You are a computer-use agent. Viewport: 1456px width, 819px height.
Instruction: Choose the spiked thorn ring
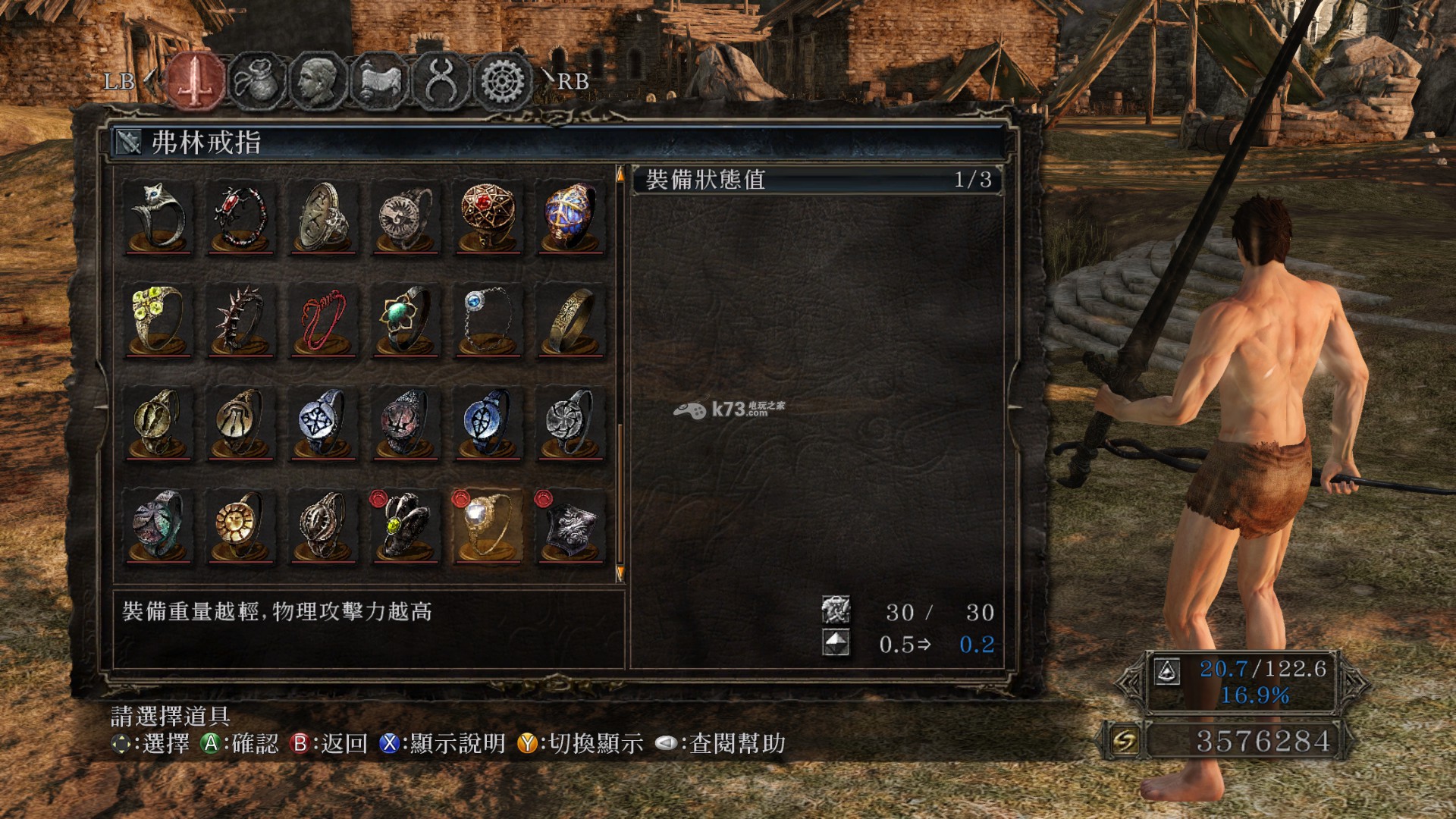pyautogui.click(x=240, y=320)
